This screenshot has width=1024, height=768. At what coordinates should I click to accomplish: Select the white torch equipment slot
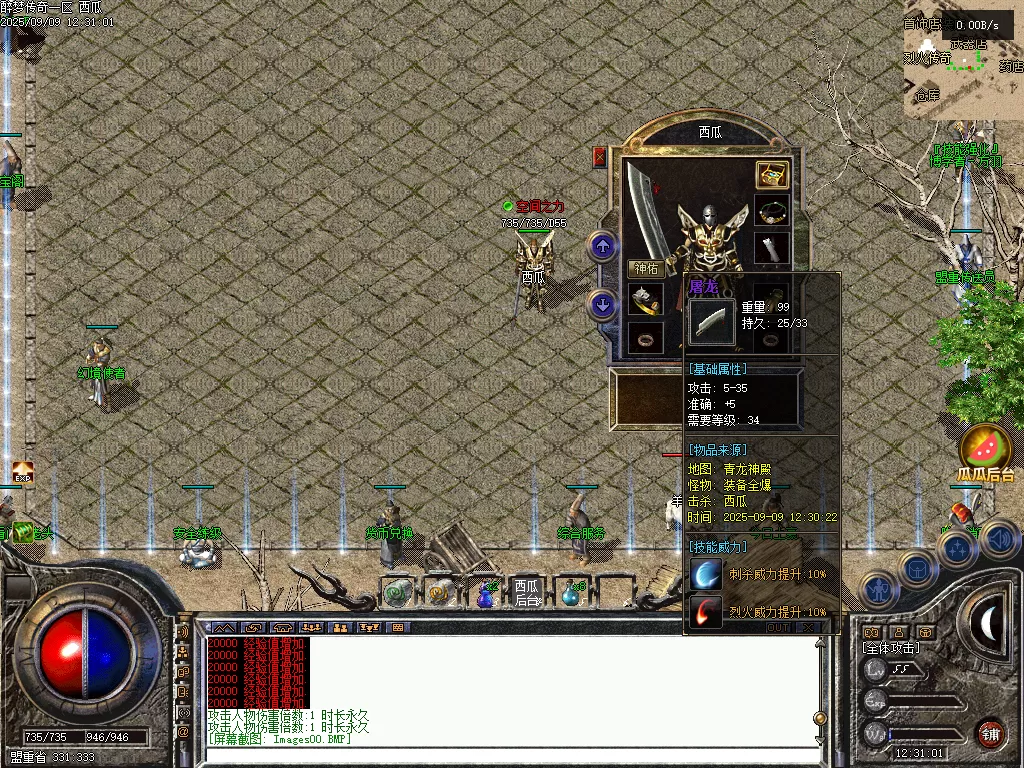(x=771, y=249)
